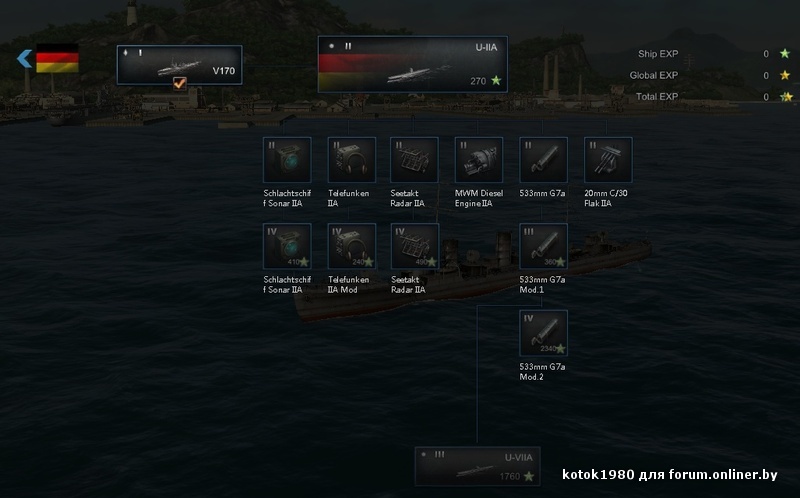Select the U-IIA submarine card
This screenshot has width=800, height=498.
(x=412, y=64)
